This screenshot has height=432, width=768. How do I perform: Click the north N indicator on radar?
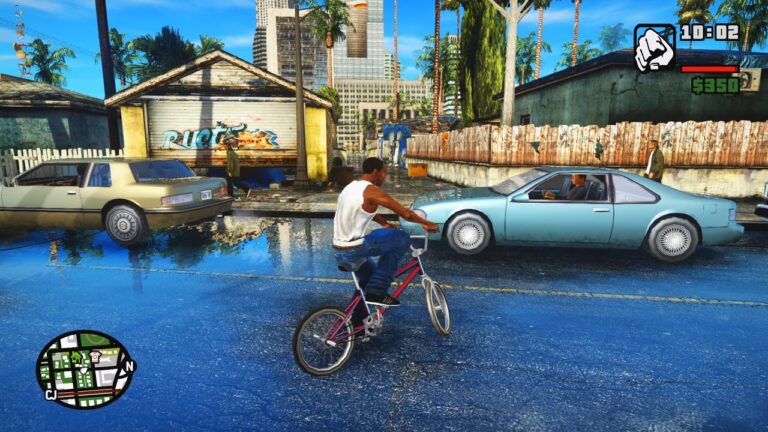[128, 366]
